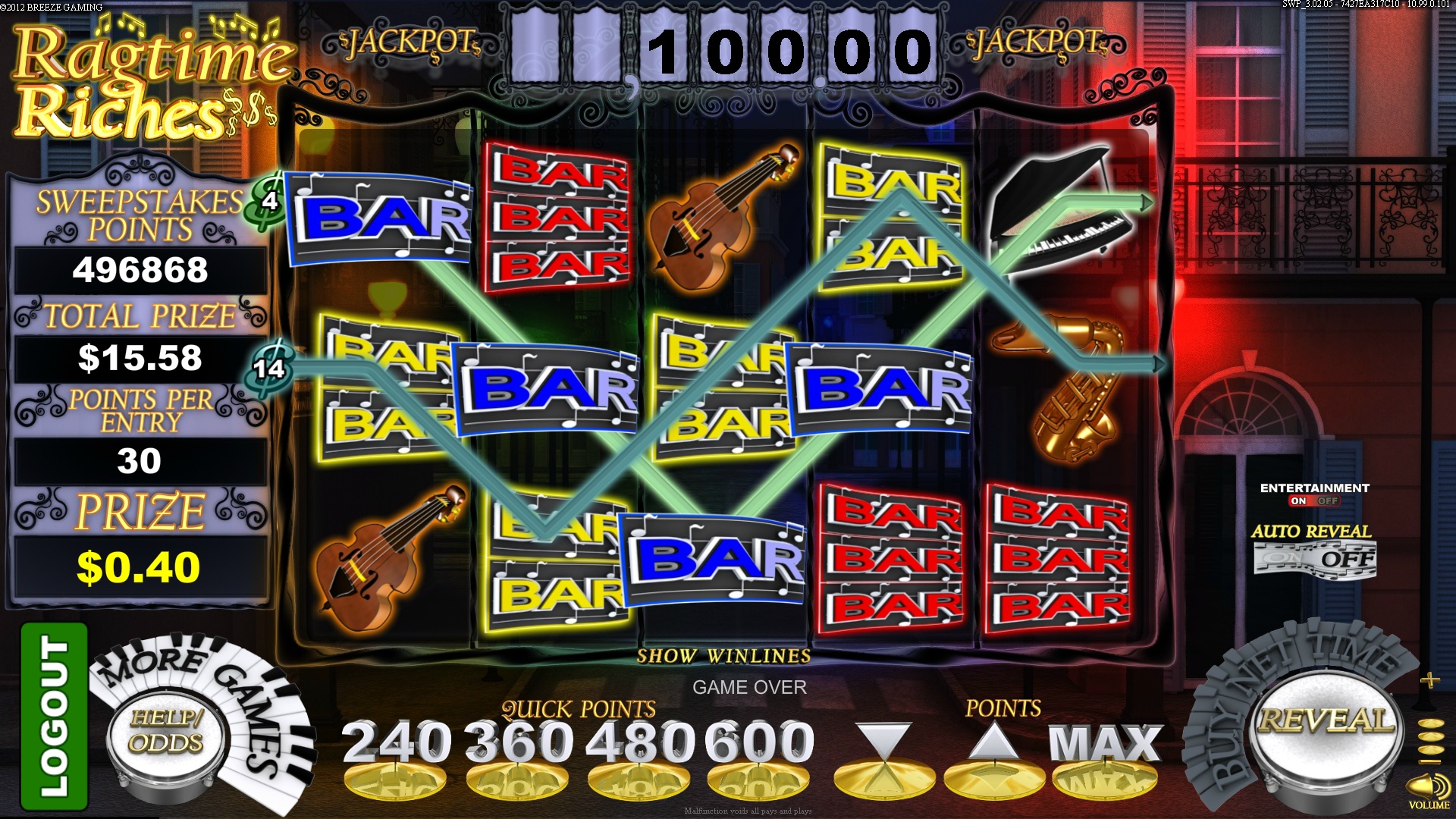The height and width of the screenshot is (819, 1456).
Task: Click the minus sign below the gold coins
Action: [1429, 761]
